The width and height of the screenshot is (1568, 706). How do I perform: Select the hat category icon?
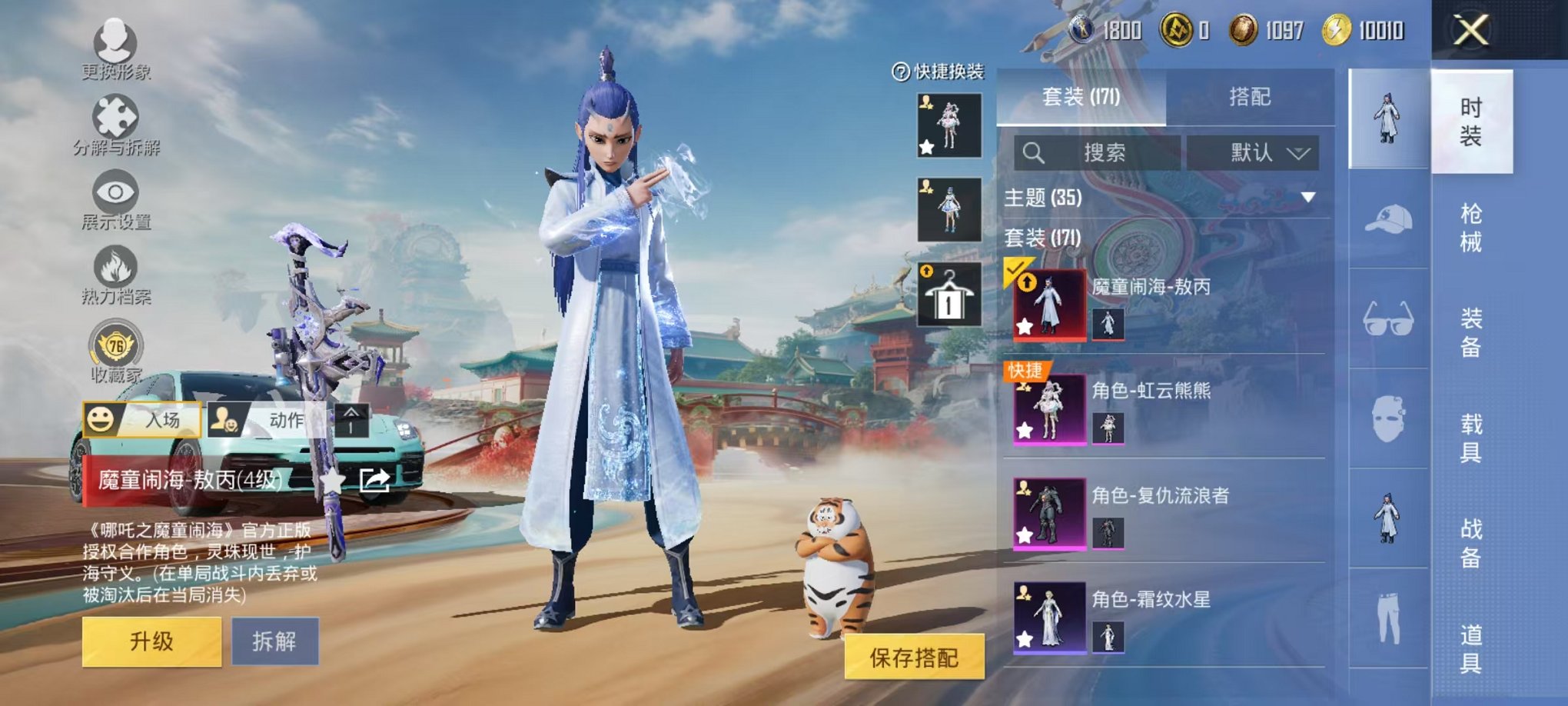point(1387,220)
